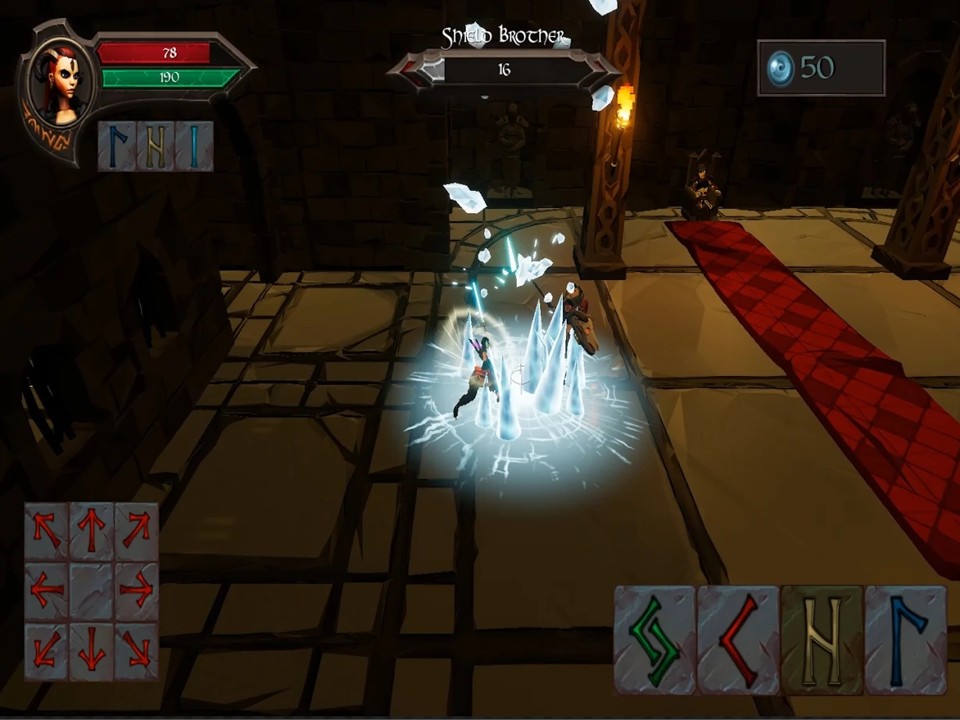The image size is (960, 720).
Task: Select the red angular rune stone
Action: pyautogui.click(x=738, y=641)
